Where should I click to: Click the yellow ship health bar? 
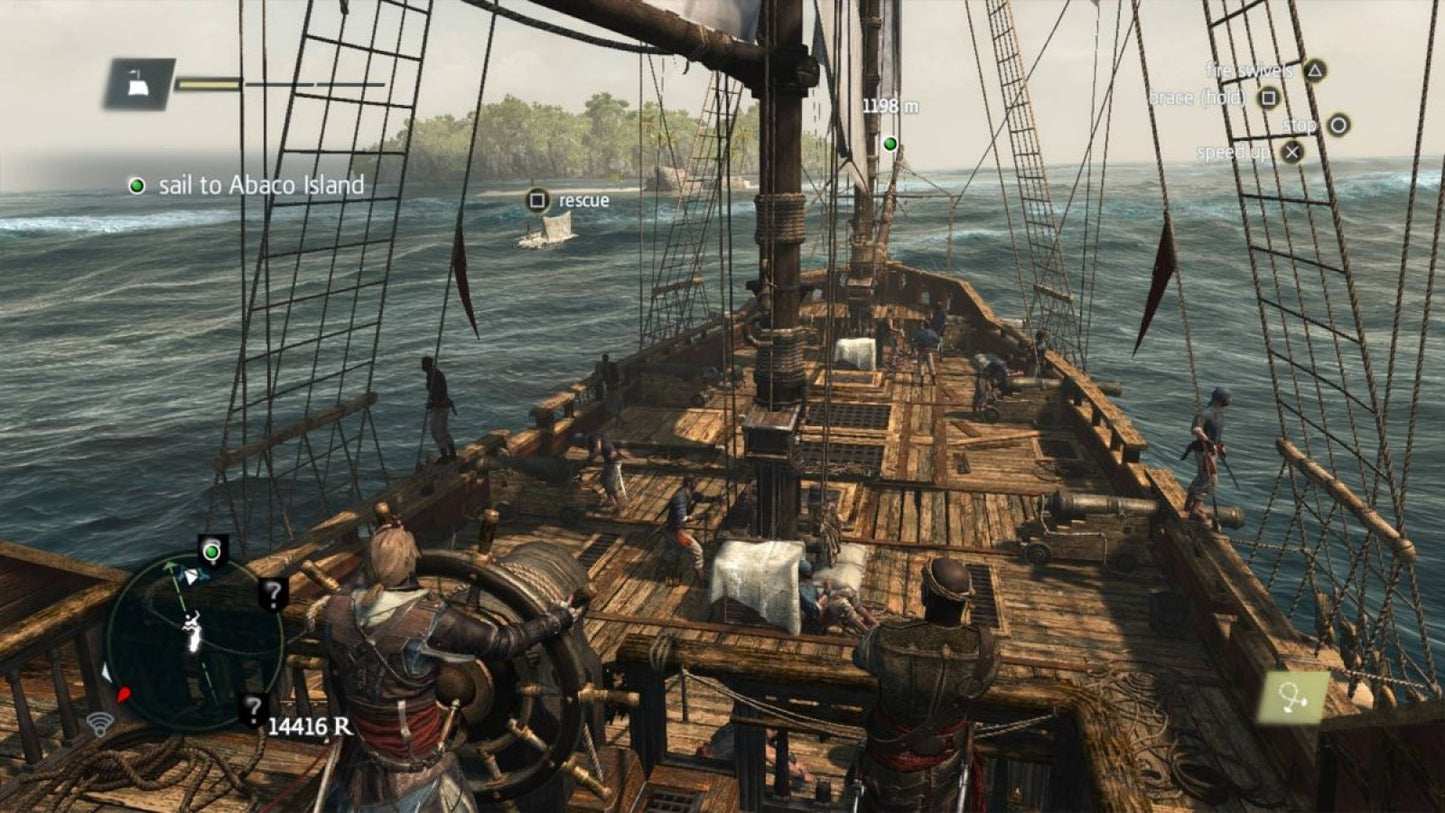coord(210,85)
